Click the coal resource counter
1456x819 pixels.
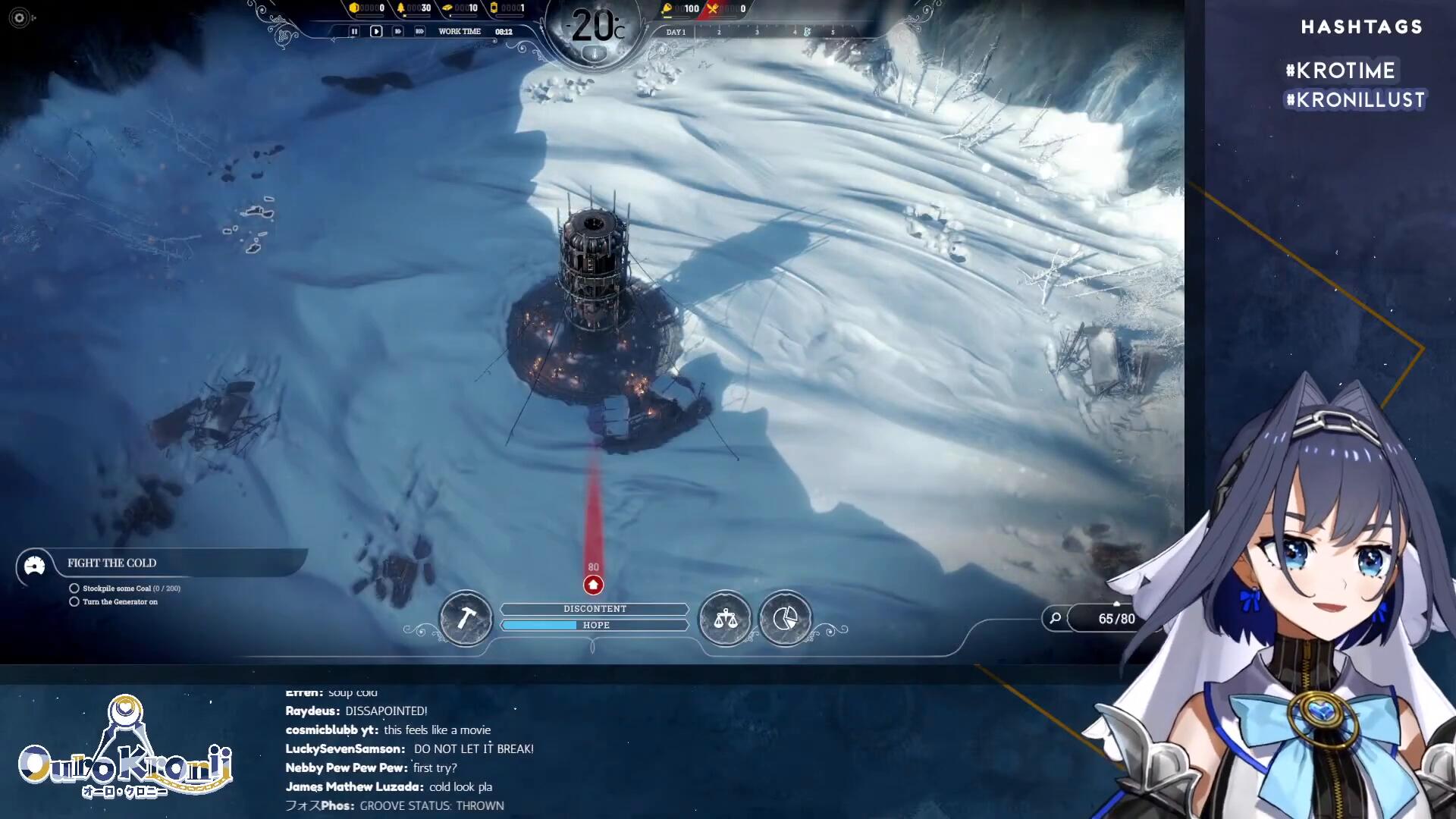pyautogui.click(x=367, y=8)
